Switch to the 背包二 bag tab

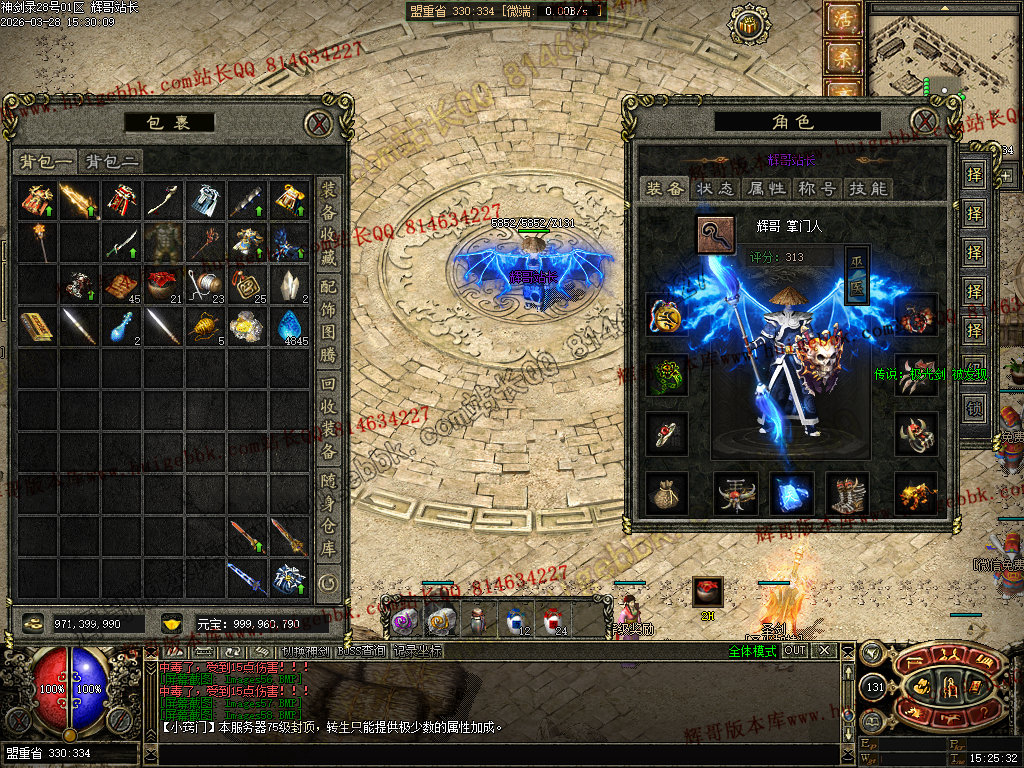[x=111, y=161]
